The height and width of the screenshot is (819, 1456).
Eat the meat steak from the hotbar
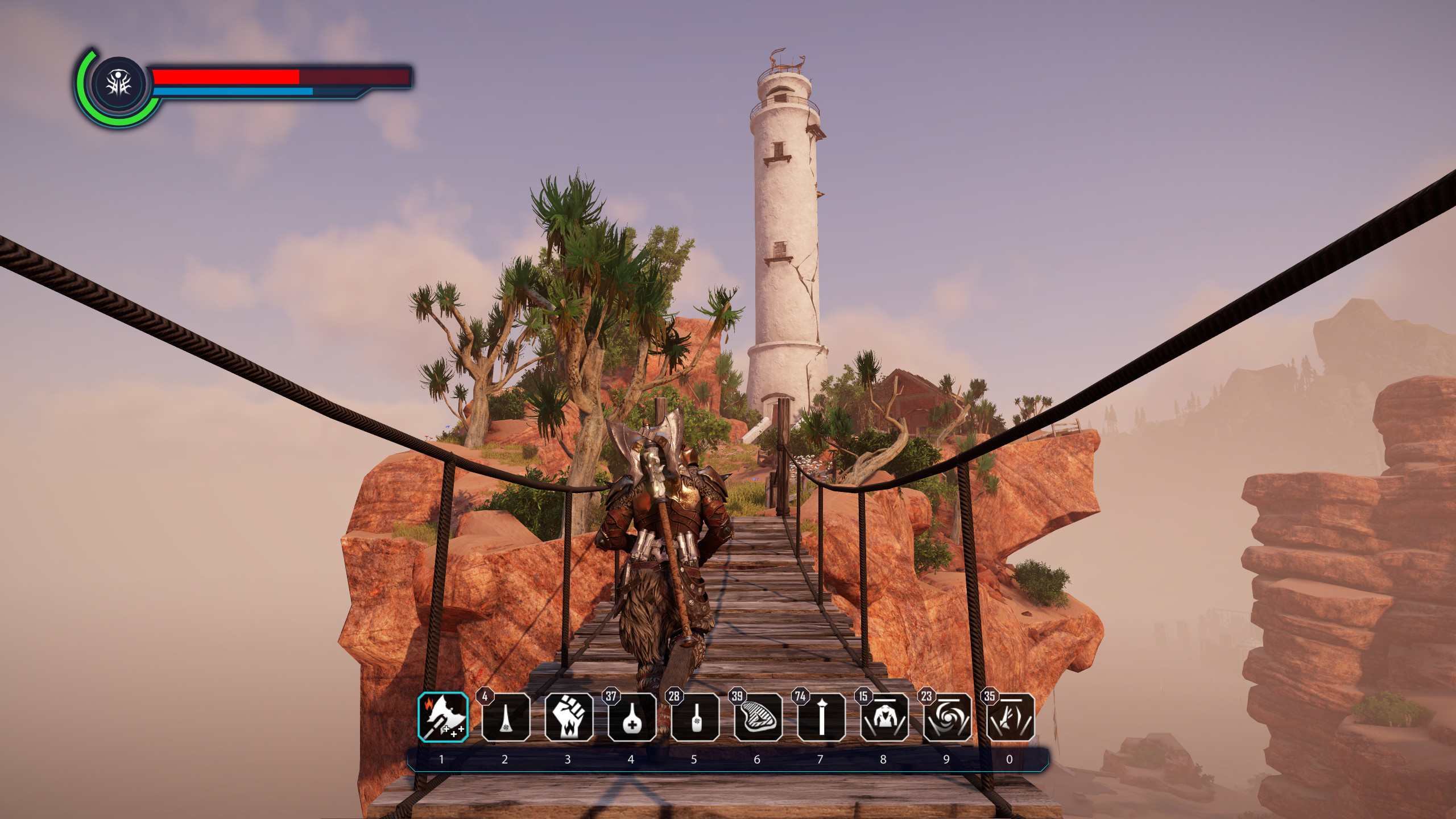pos(758,717)
